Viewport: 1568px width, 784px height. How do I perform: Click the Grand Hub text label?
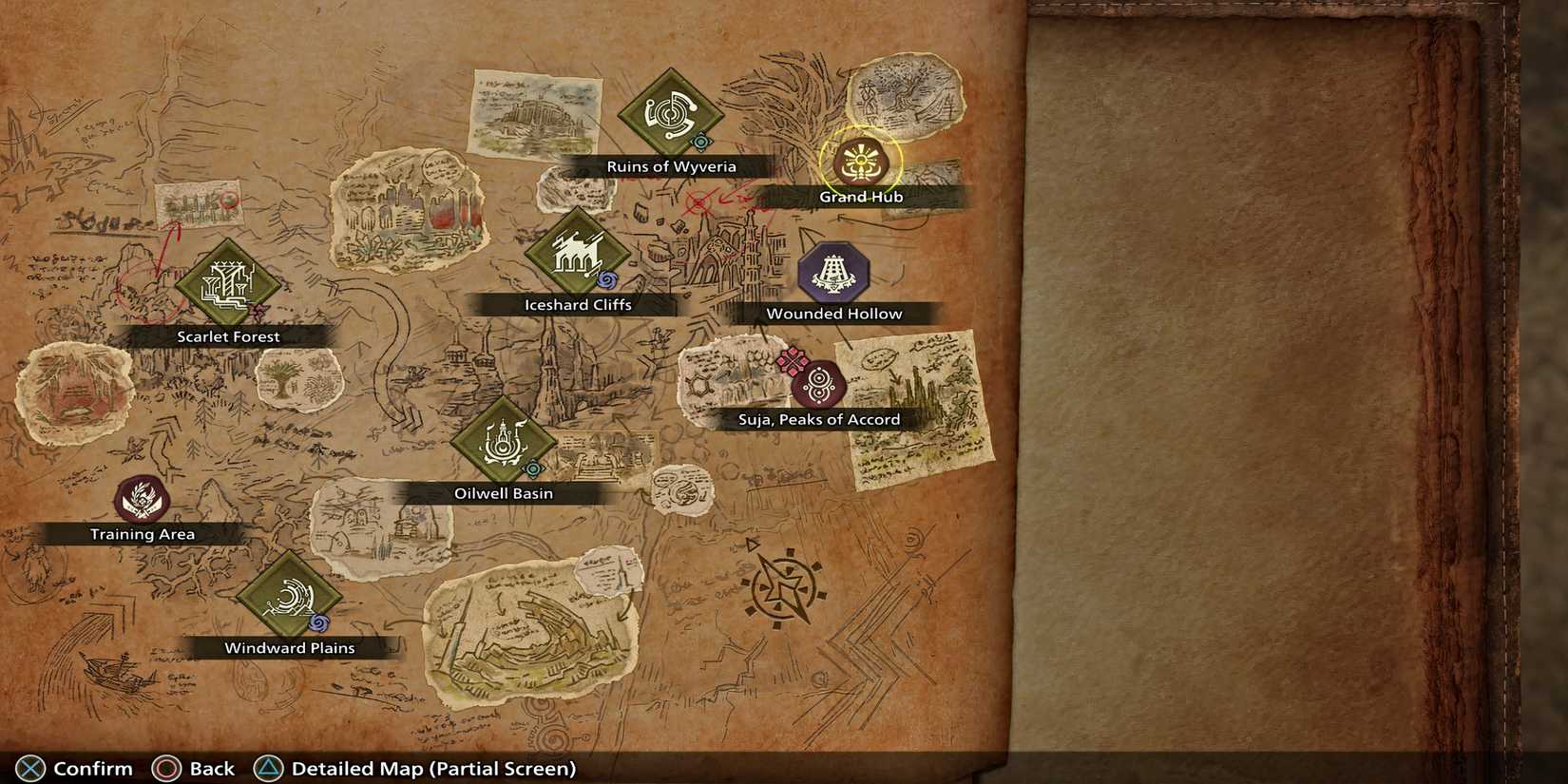tap(860, 197)
